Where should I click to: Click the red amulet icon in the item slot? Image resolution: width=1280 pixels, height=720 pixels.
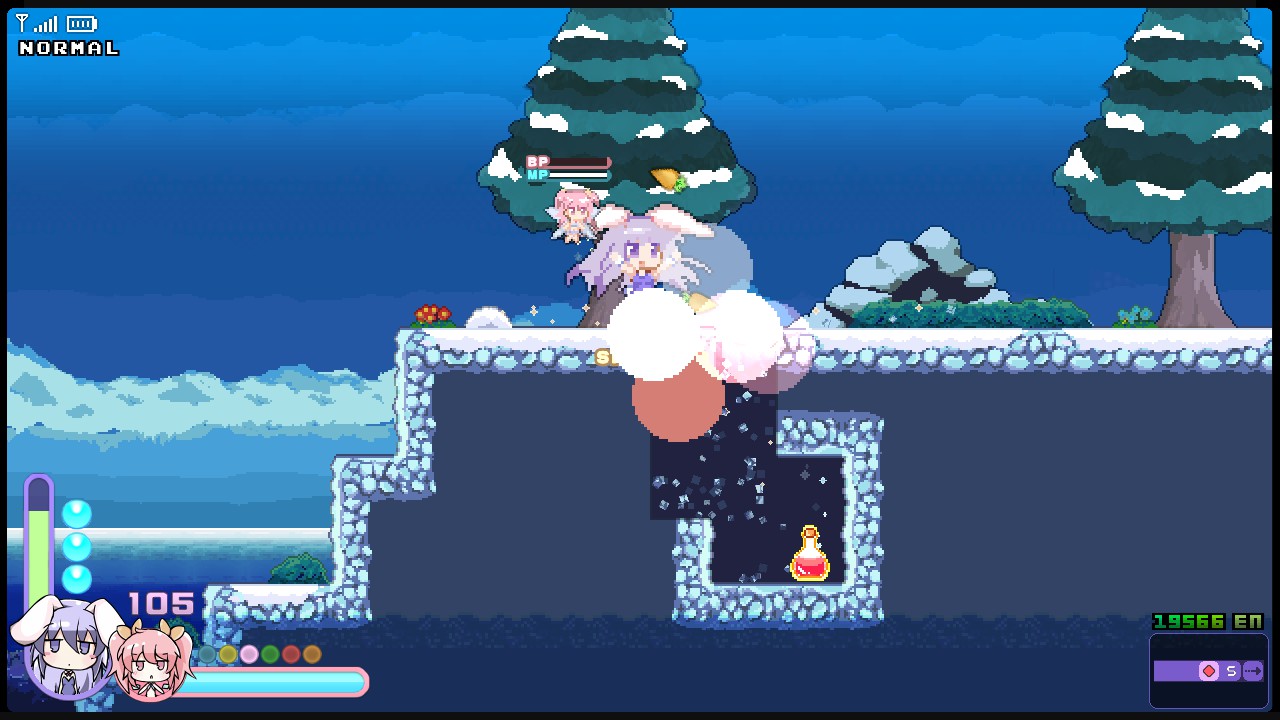pyautogui.click(x=1209, y=670)
